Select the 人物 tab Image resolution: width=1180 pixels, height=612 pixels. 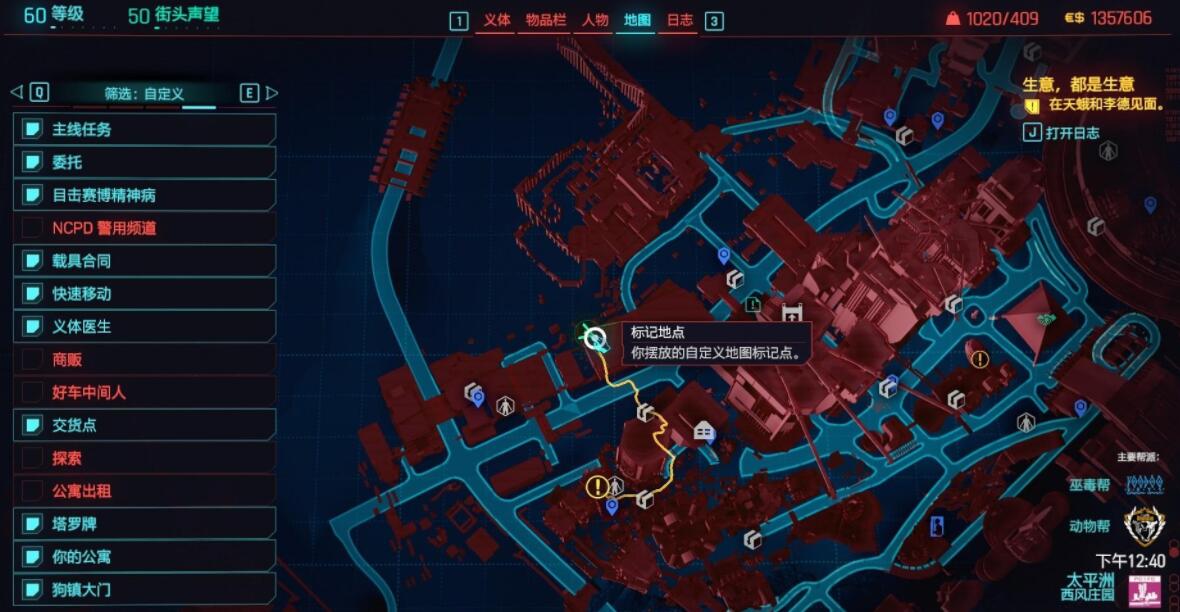point(594,20)
